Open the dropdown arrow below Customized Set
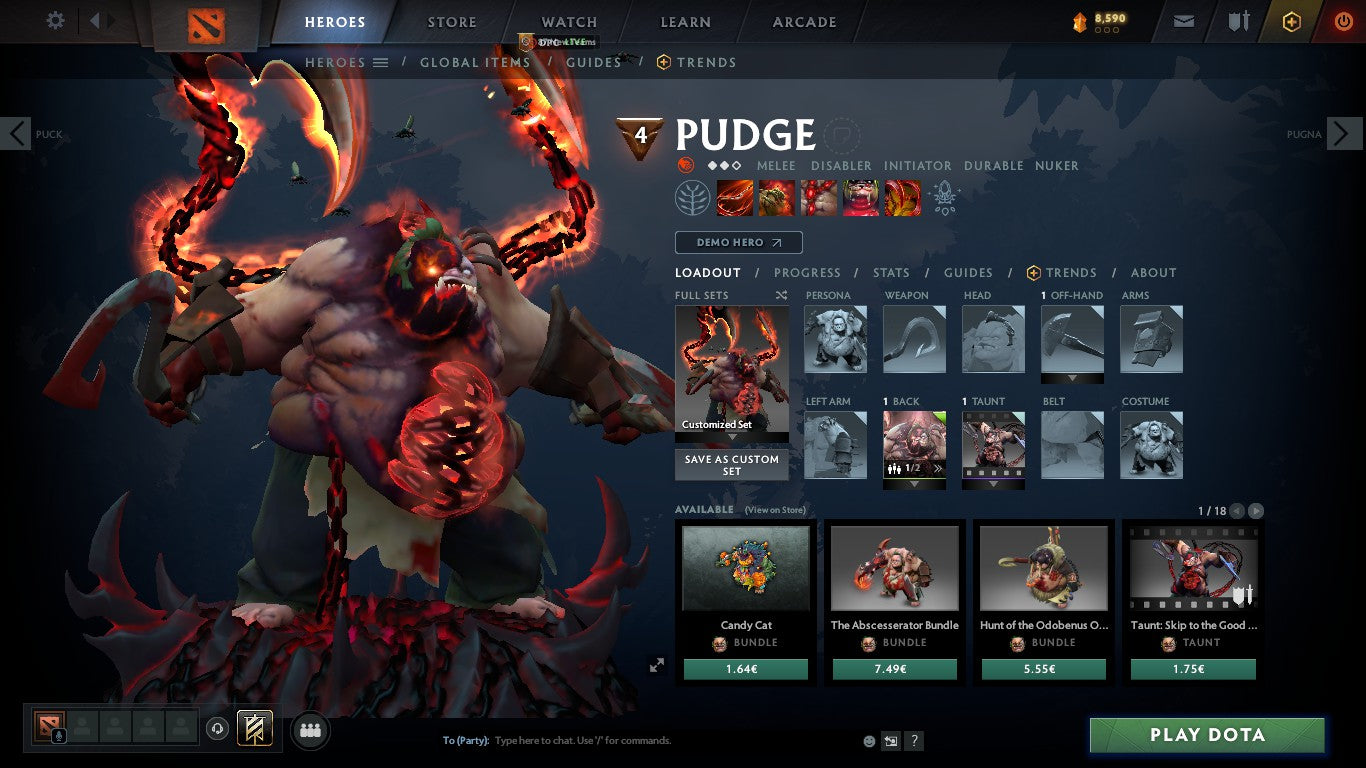The height and width of the screenshot is (768, 1366). [x=731, y=437]
